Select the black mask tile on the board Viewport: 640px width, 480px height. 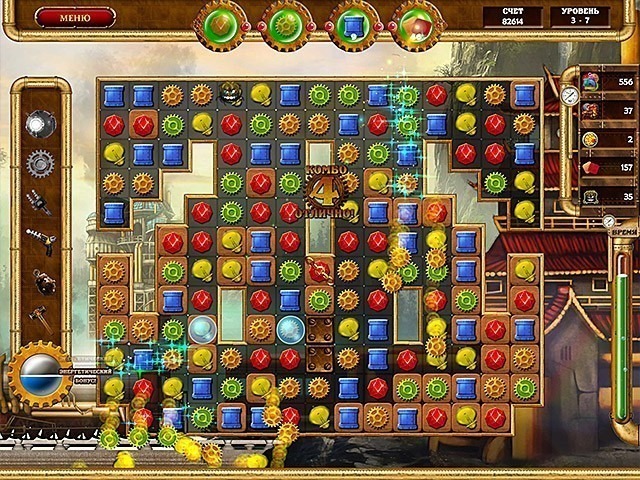point(231,95)
